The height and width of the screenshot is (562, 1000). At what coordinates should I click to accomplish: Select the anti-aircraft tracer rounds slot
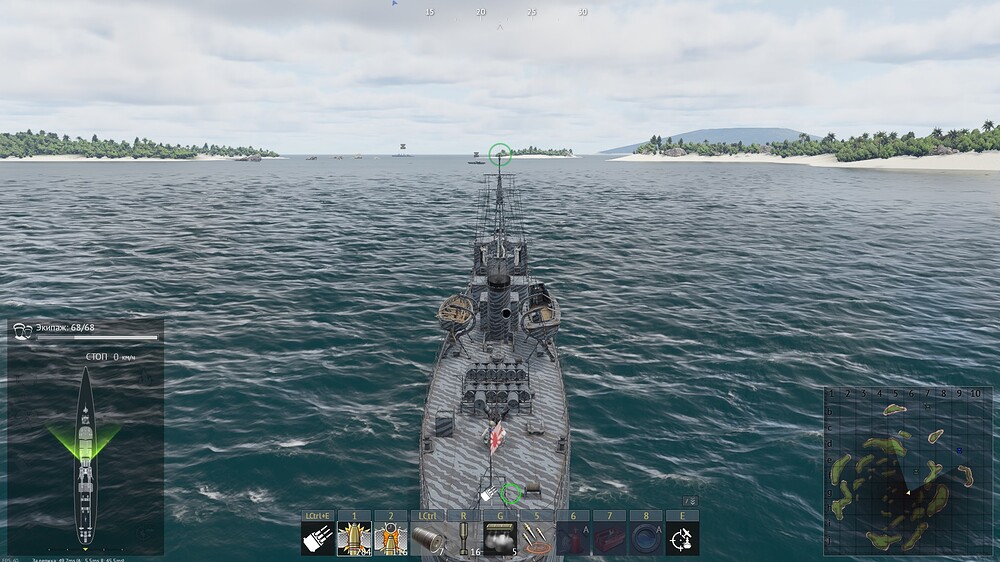[536, 538]
